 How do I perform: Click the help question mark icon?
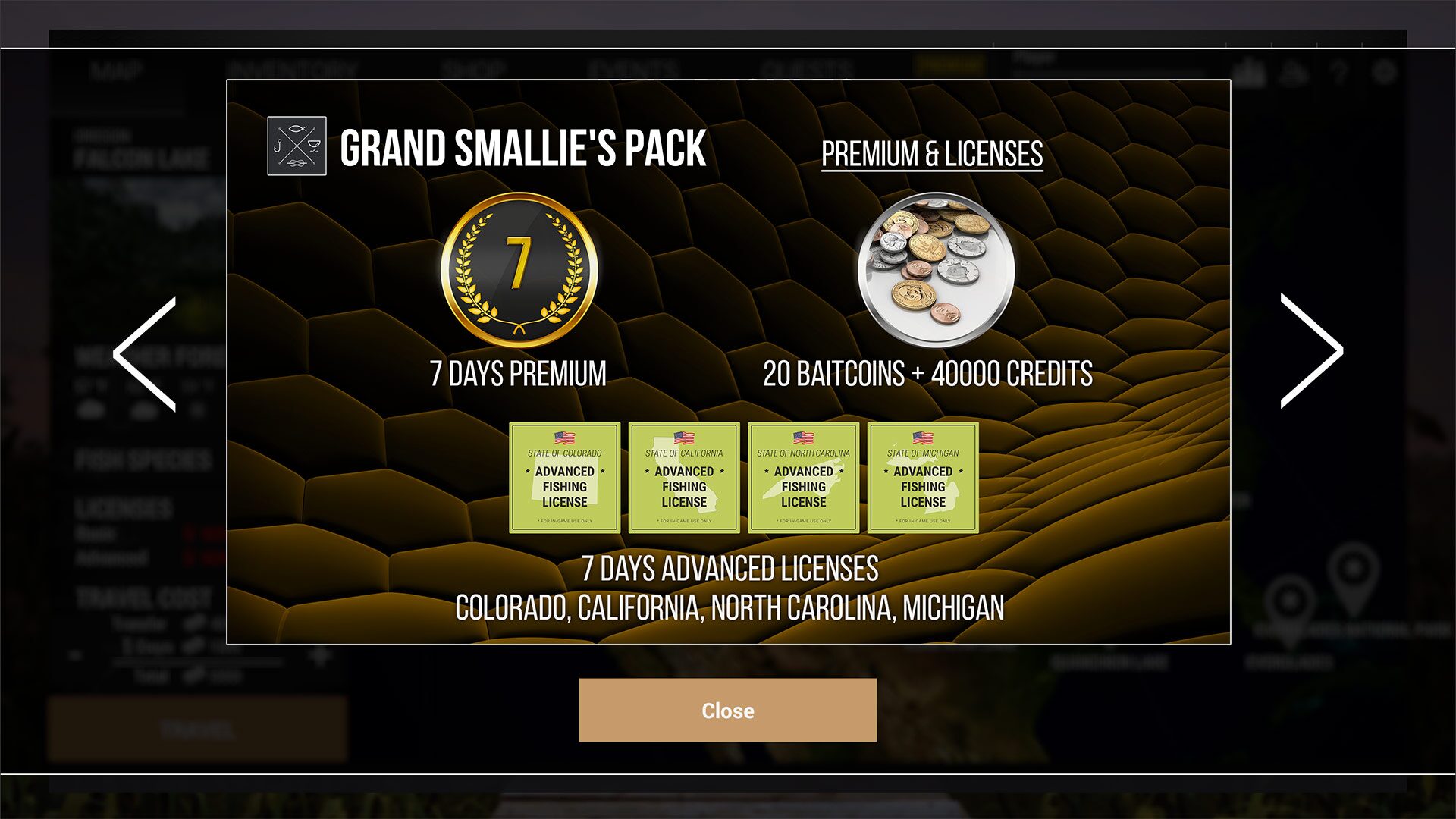click(x=1339, y=72)
